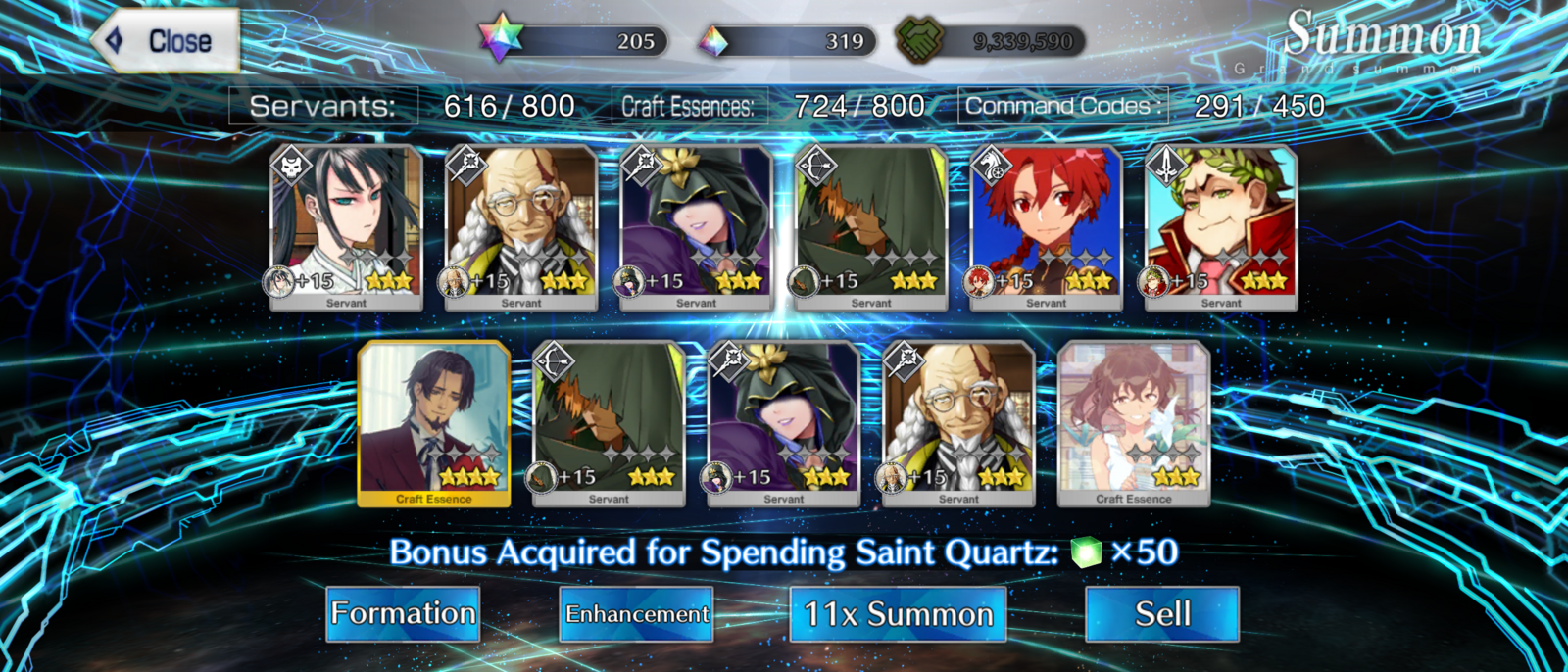Go to the Enhancement screen
Screen dimensions: 1568x672
(636, 614)
